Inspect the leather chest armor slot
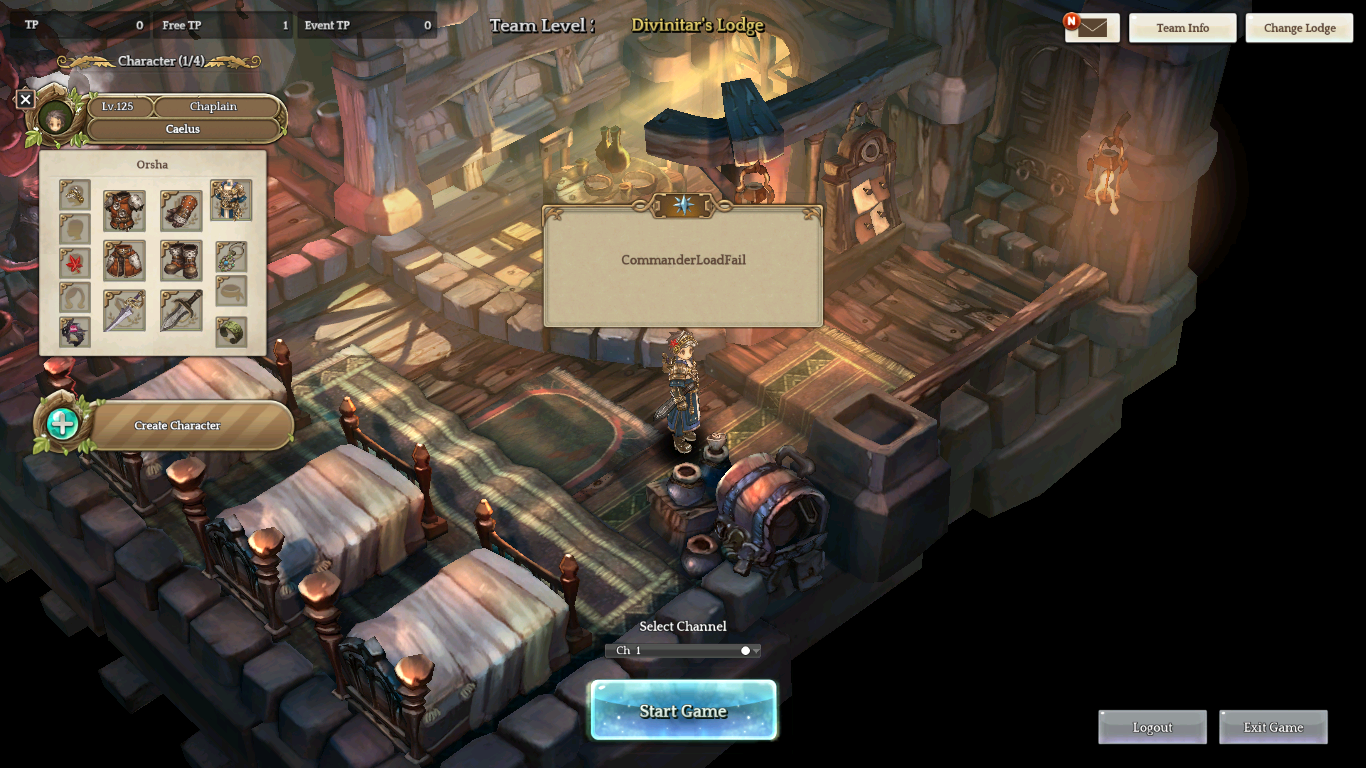1366x768 pixels. [124, 211]
